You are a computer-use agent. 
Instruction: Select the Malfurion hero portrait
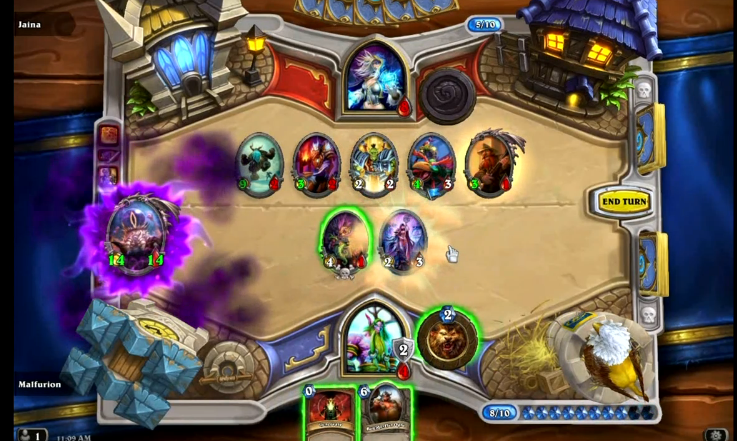tap(375, 337)
